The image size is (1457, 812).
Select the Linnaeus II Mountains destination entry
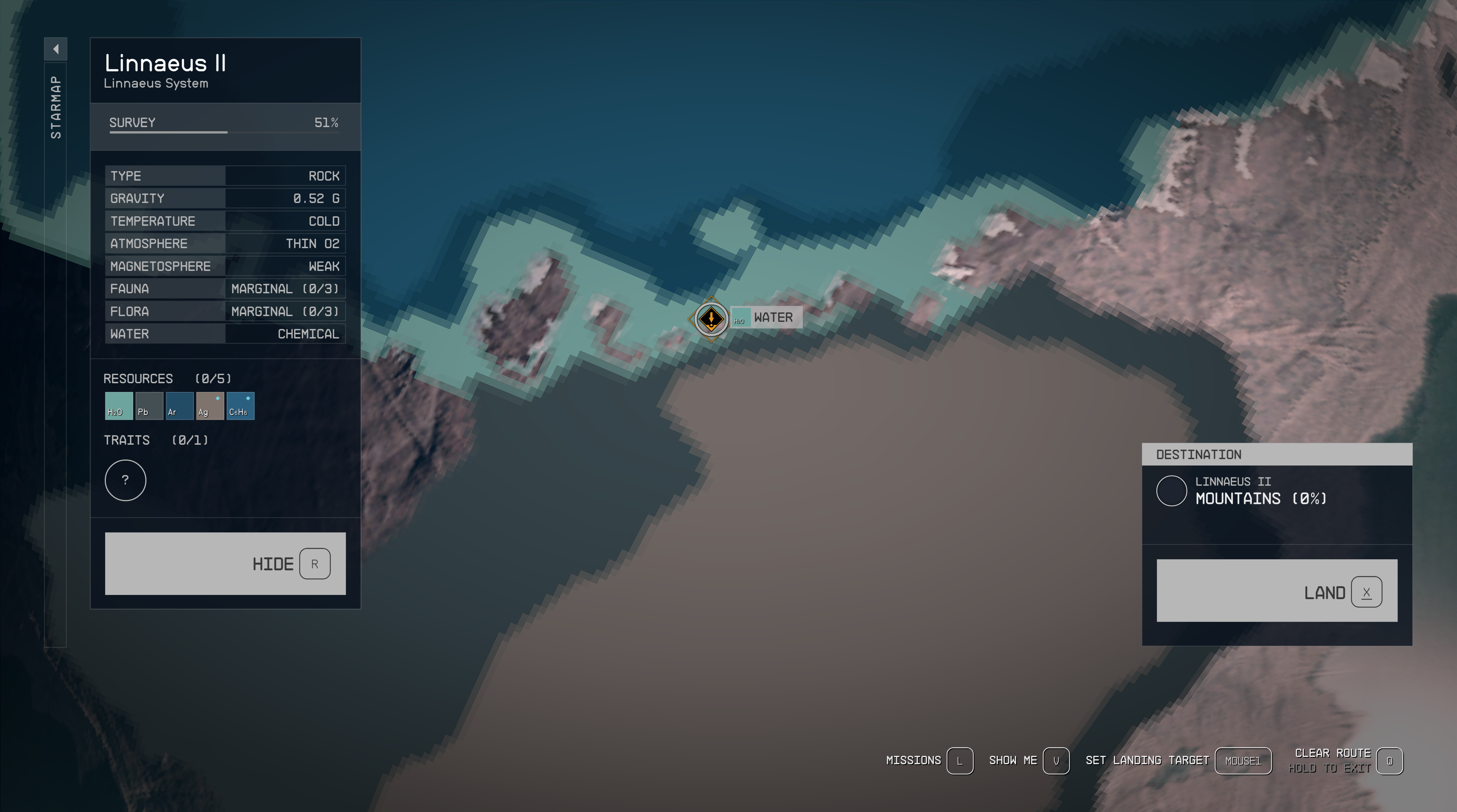(x=1260, y=490)
